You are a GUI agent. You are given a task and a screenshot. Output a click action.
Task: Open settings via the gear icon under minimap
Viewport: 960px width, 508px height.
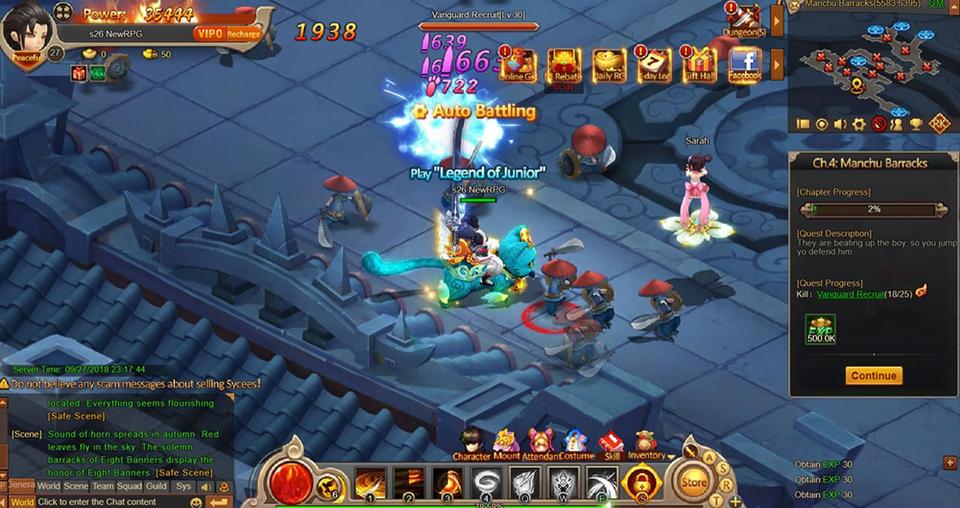858,124
